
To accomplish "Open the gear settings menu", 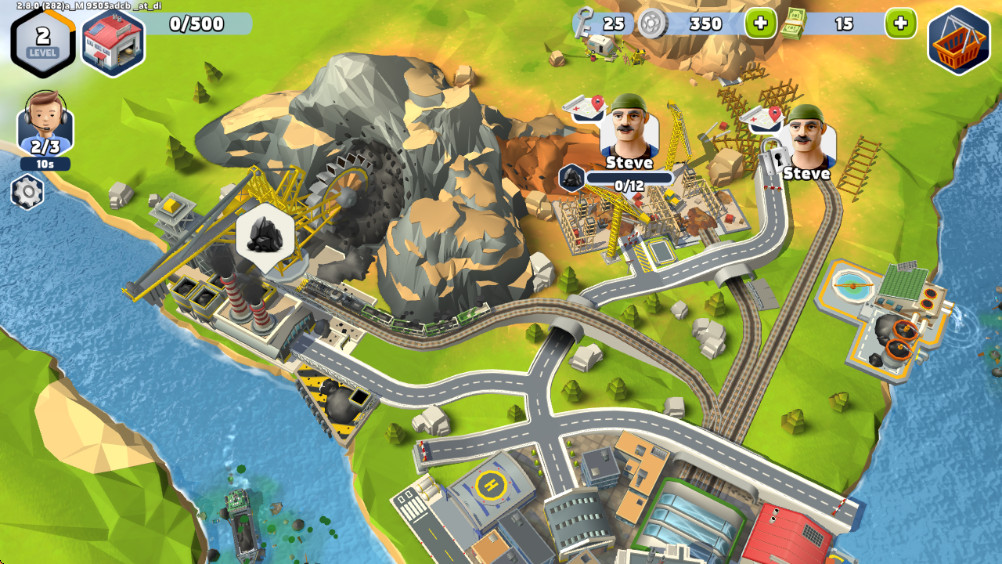I will [x=27, y=192].
